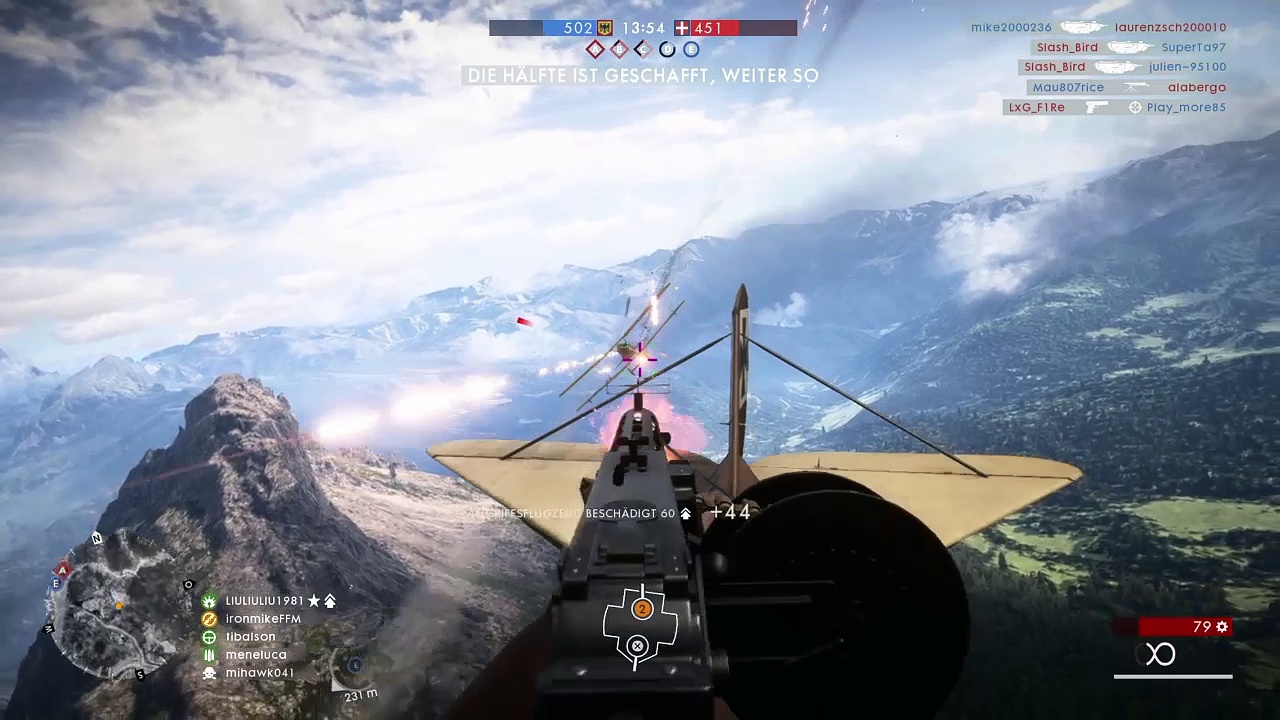Select objective C flag icon in top bar
Screen dimensions: 1280x720
(643, 49)
